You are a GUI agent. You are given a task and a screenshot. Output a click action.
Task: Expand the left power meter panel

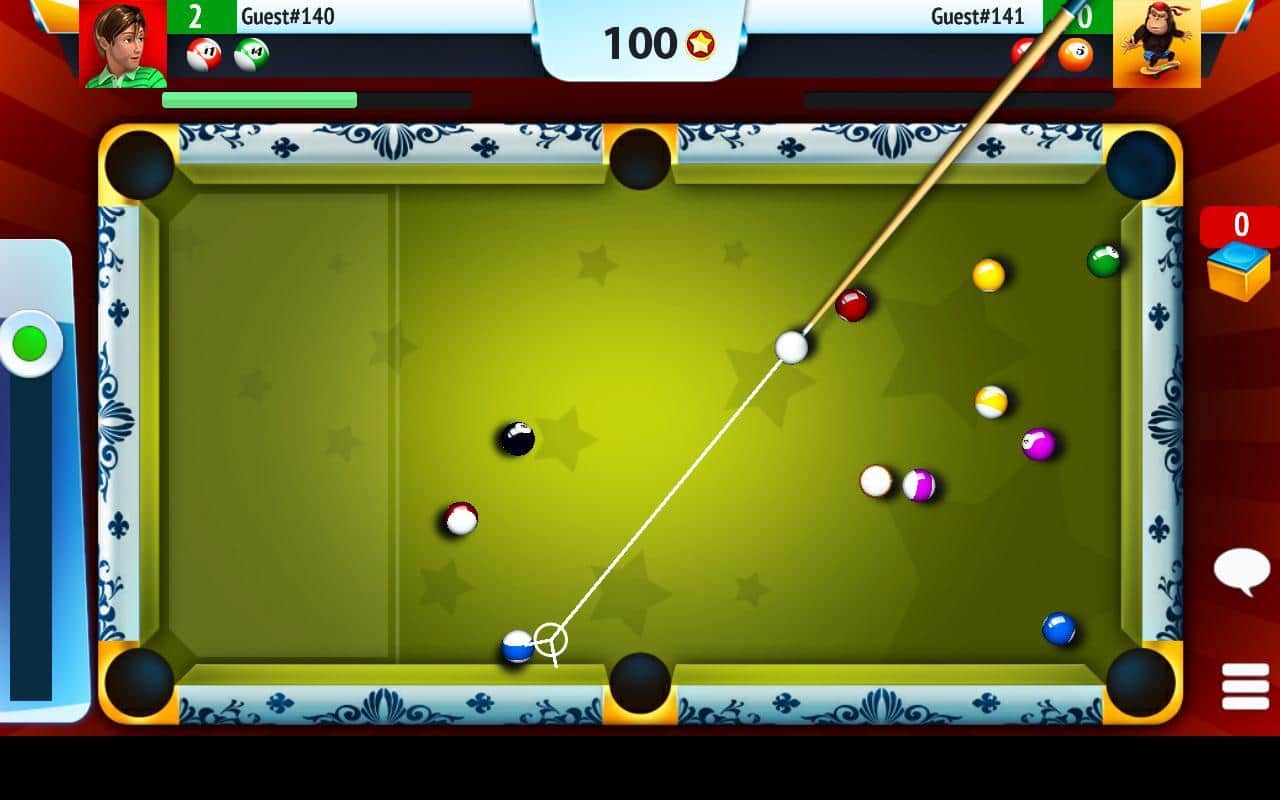tap(33, 343)
